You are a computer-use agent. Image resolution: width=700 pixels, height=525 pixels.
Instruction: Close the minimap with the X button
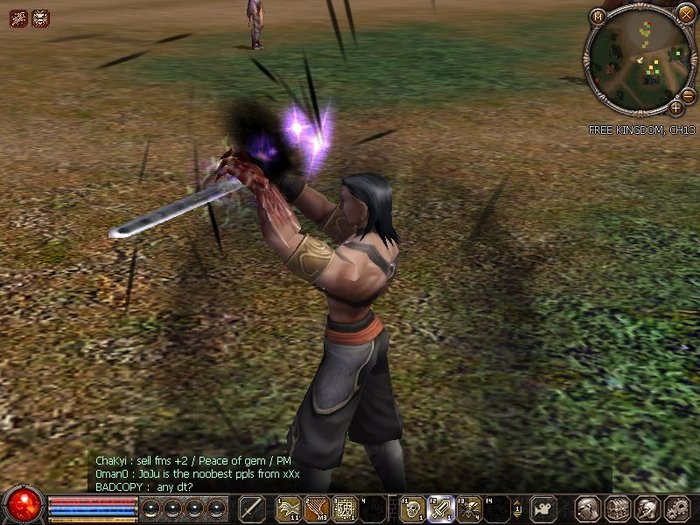(686, 16)
